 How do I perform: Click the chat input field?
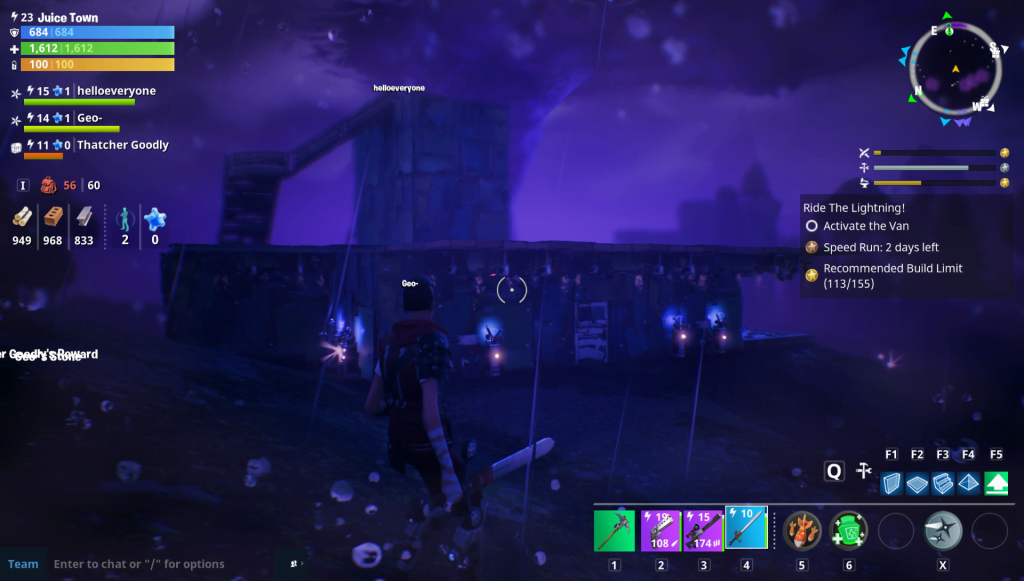[x=160, y=564]
